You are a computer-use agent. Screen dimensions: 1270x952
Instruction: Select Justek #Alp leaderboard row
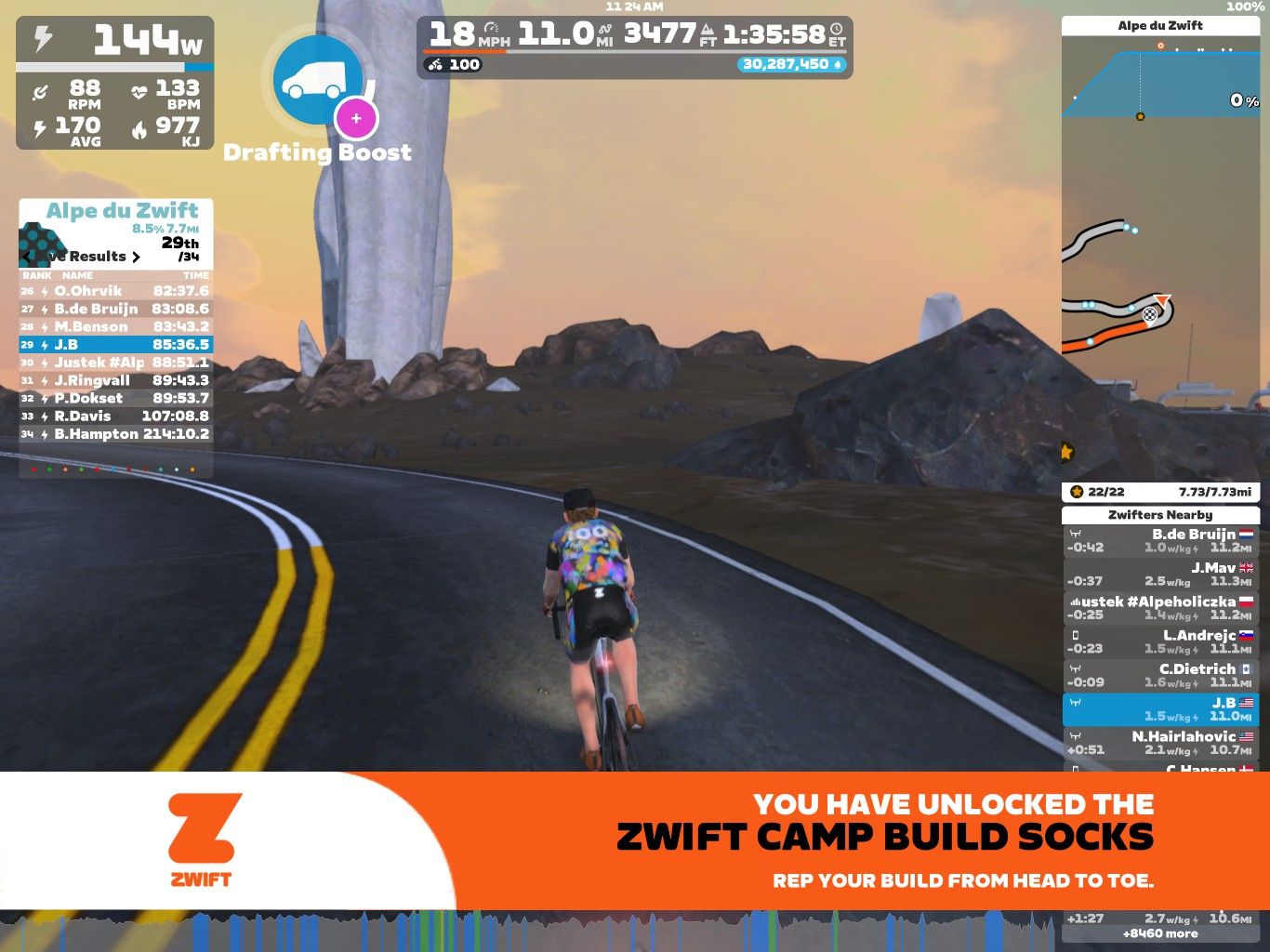pos(116,363)
